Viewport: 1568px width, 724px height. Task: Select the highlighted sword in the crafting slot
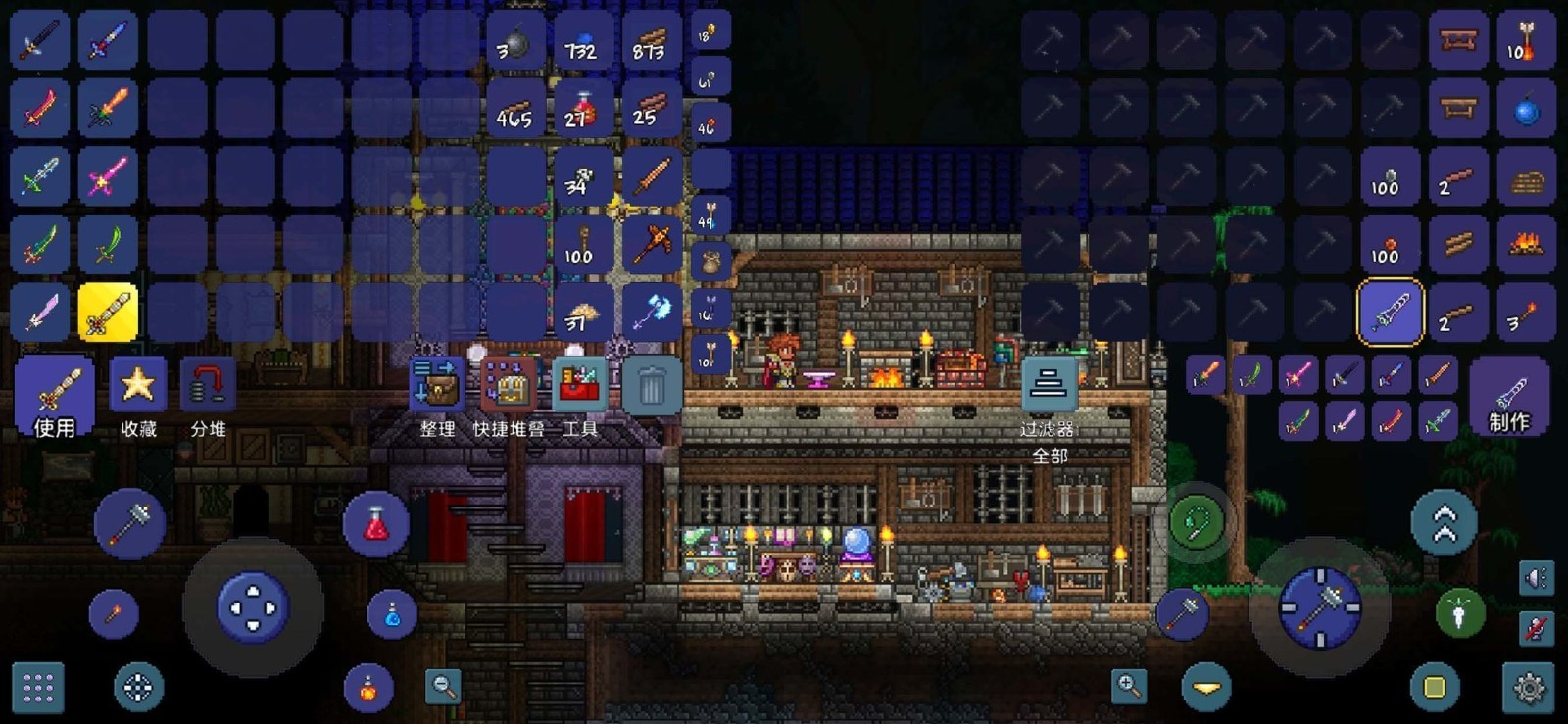click(1388, 312)
